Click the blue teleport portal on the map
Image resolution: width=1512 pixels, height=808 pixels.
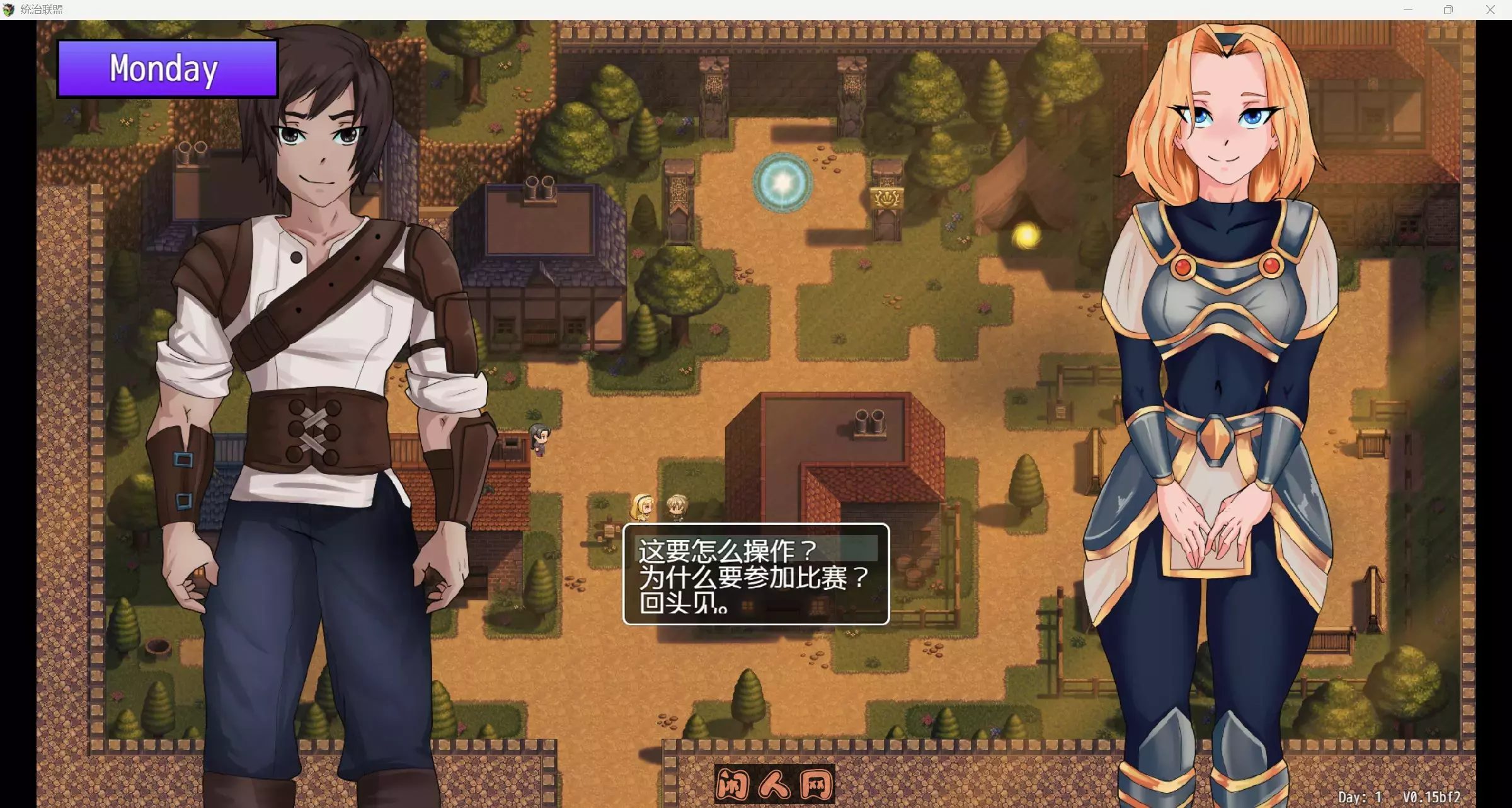(781, 183)
